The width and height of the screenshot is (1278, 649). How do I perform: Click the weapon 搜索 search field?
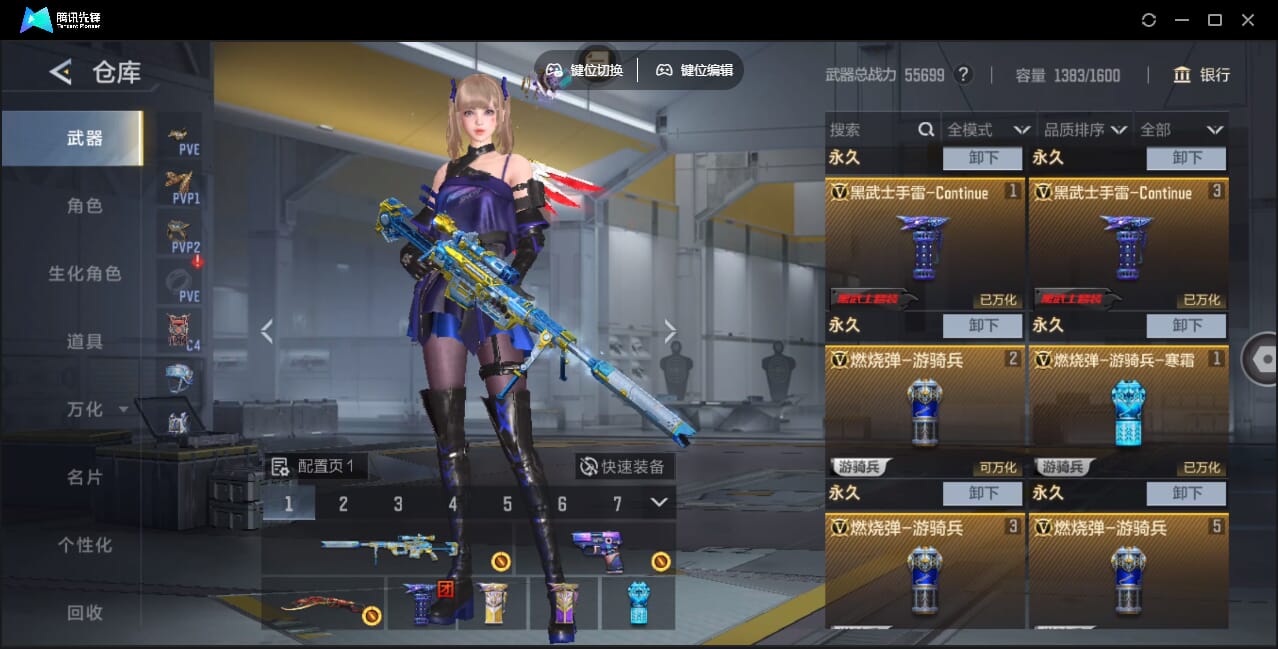point(870,130)
